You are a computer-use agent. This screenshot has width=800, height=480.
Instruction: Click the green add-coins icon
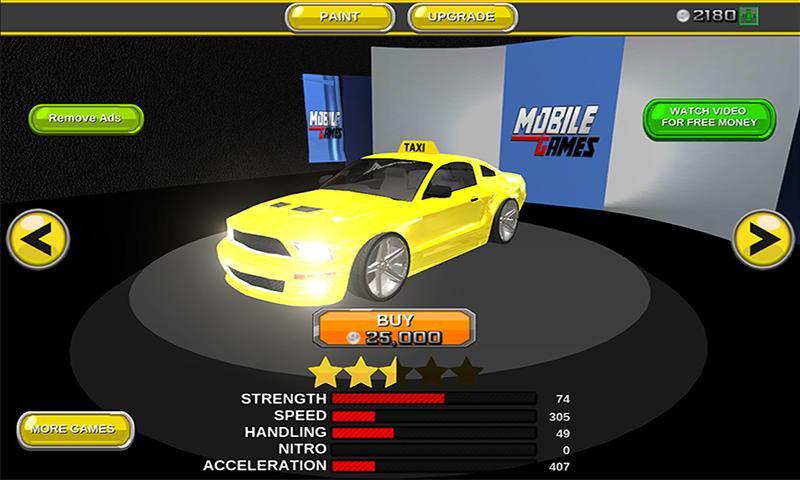click(x=749, y=15)
